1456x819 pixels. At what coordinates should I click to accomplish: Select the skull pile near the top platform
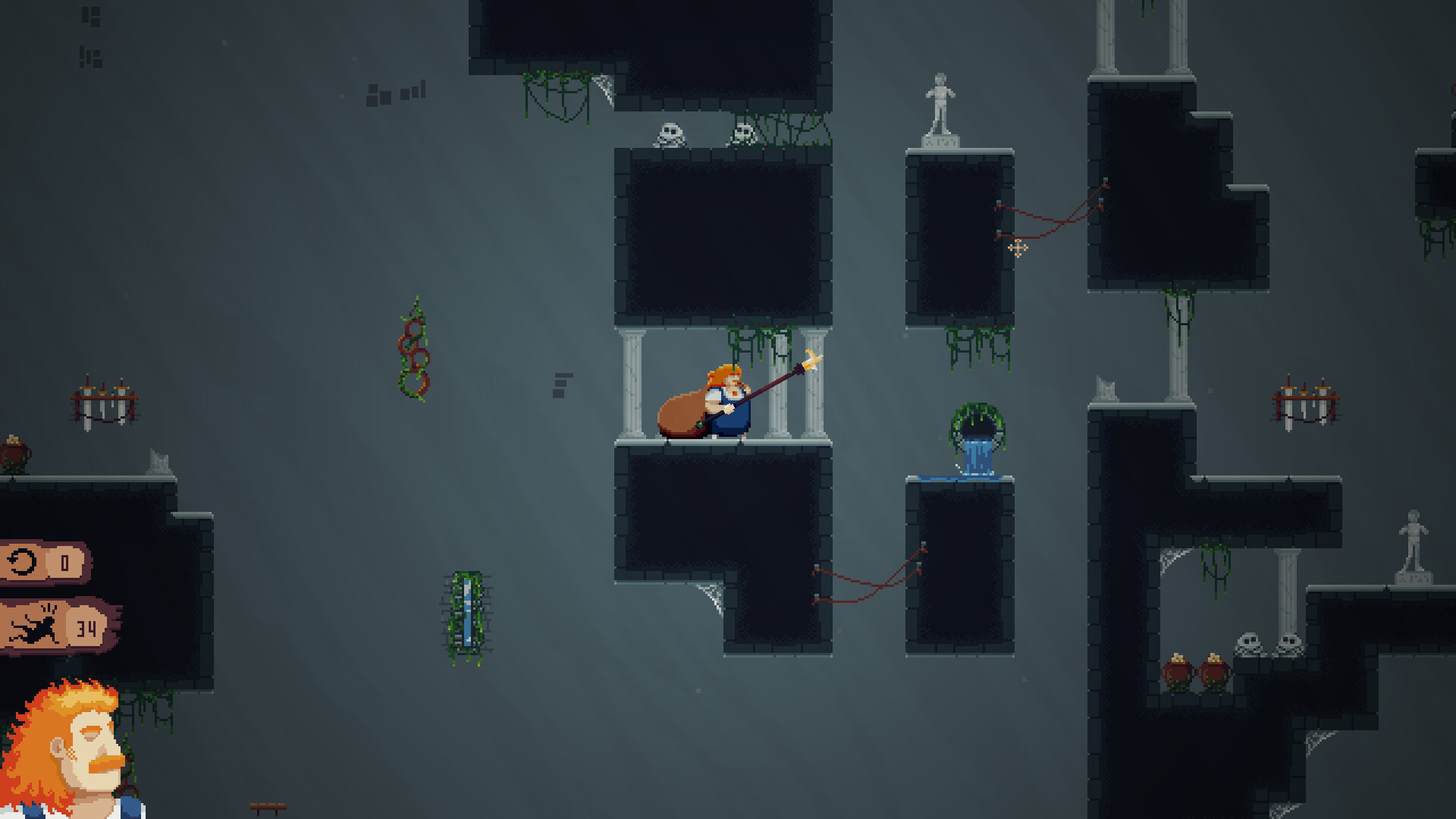[670, 134]
